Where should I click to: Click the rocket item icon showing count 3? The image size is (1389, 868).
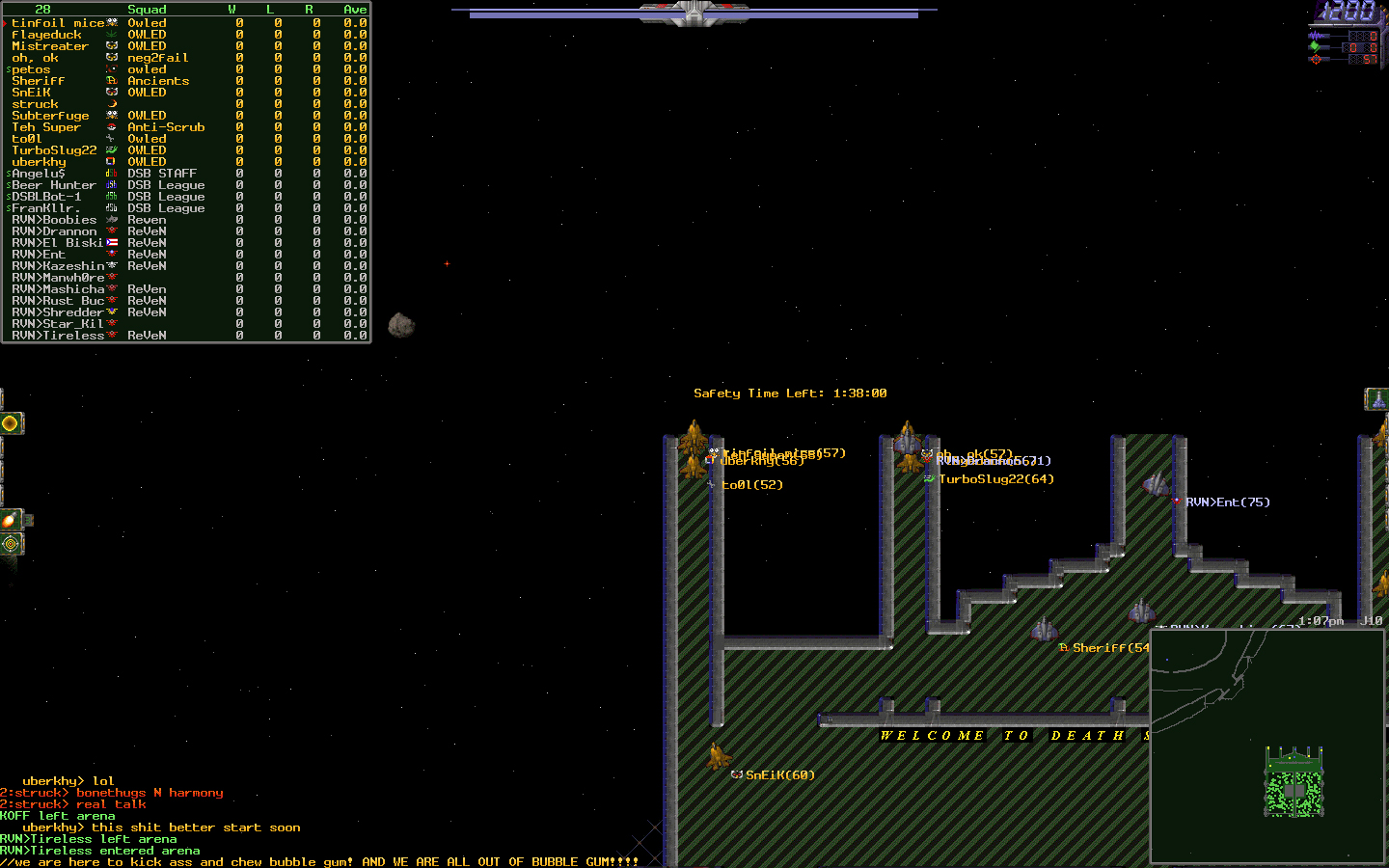coord(9,521)
